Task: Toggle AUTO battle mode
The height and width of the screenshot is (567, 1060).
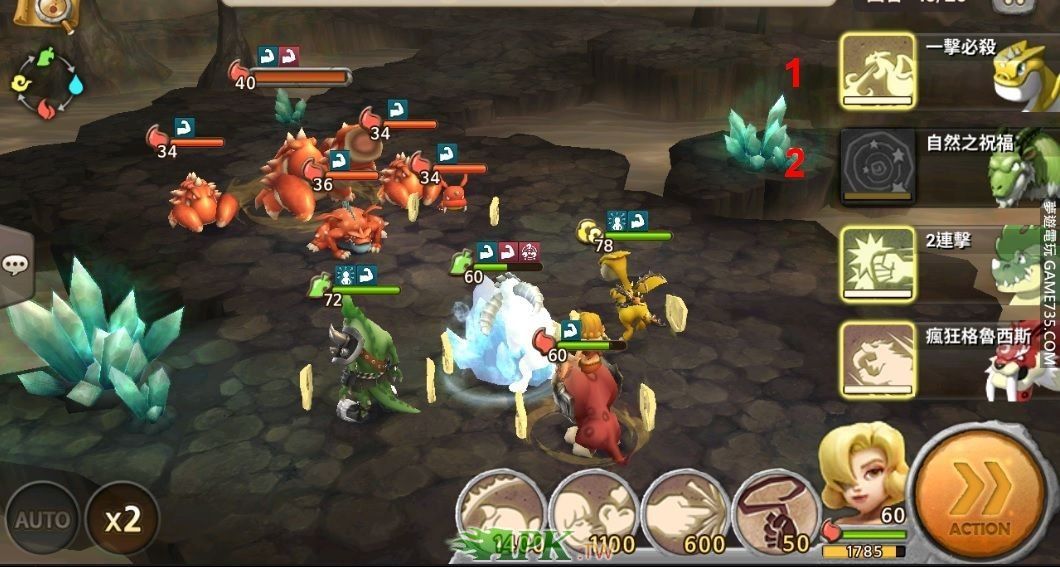Action: [42, 519]
